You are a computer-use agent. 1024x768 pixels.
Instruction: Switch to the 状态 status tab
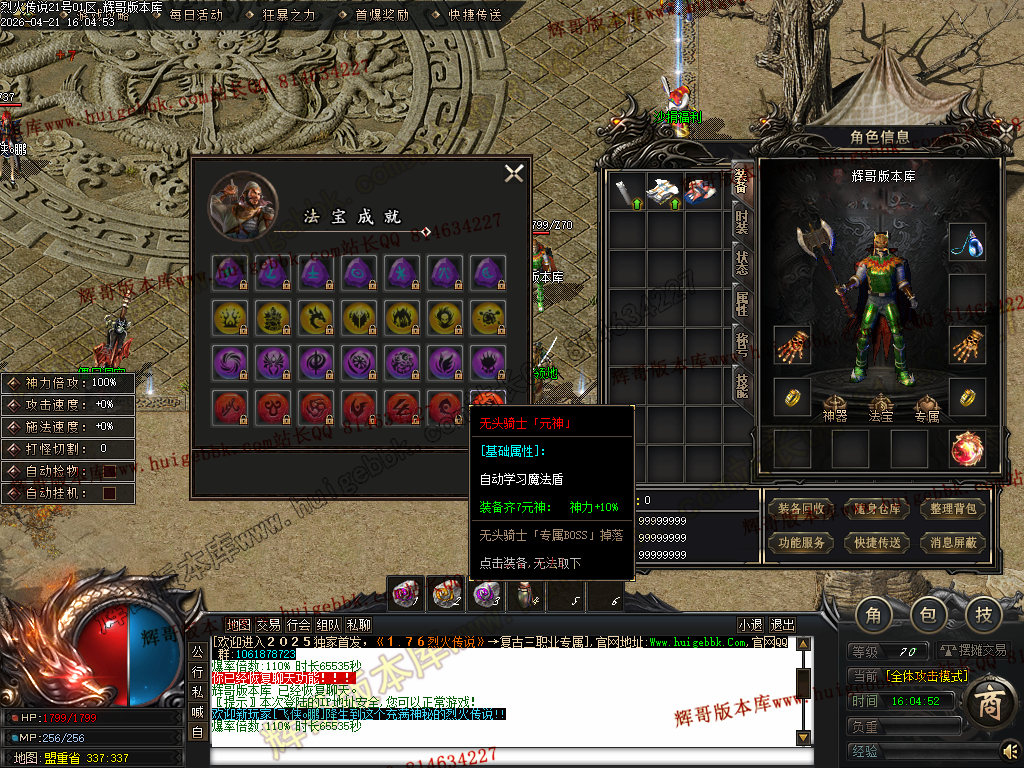pyautogui.click(x=741, y=263)
